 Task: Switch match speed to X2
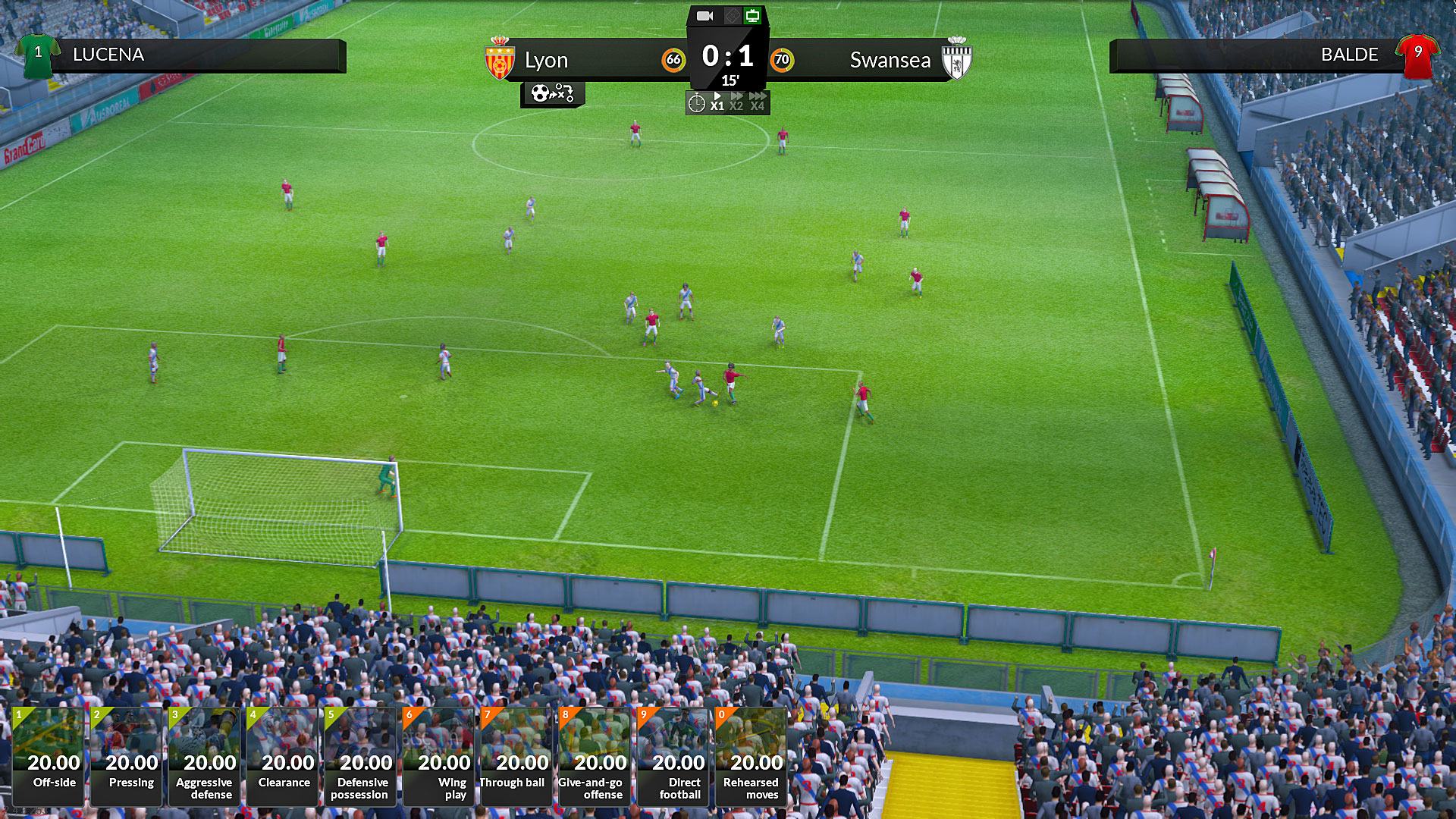pyautogui.click(x=736, y=102)
